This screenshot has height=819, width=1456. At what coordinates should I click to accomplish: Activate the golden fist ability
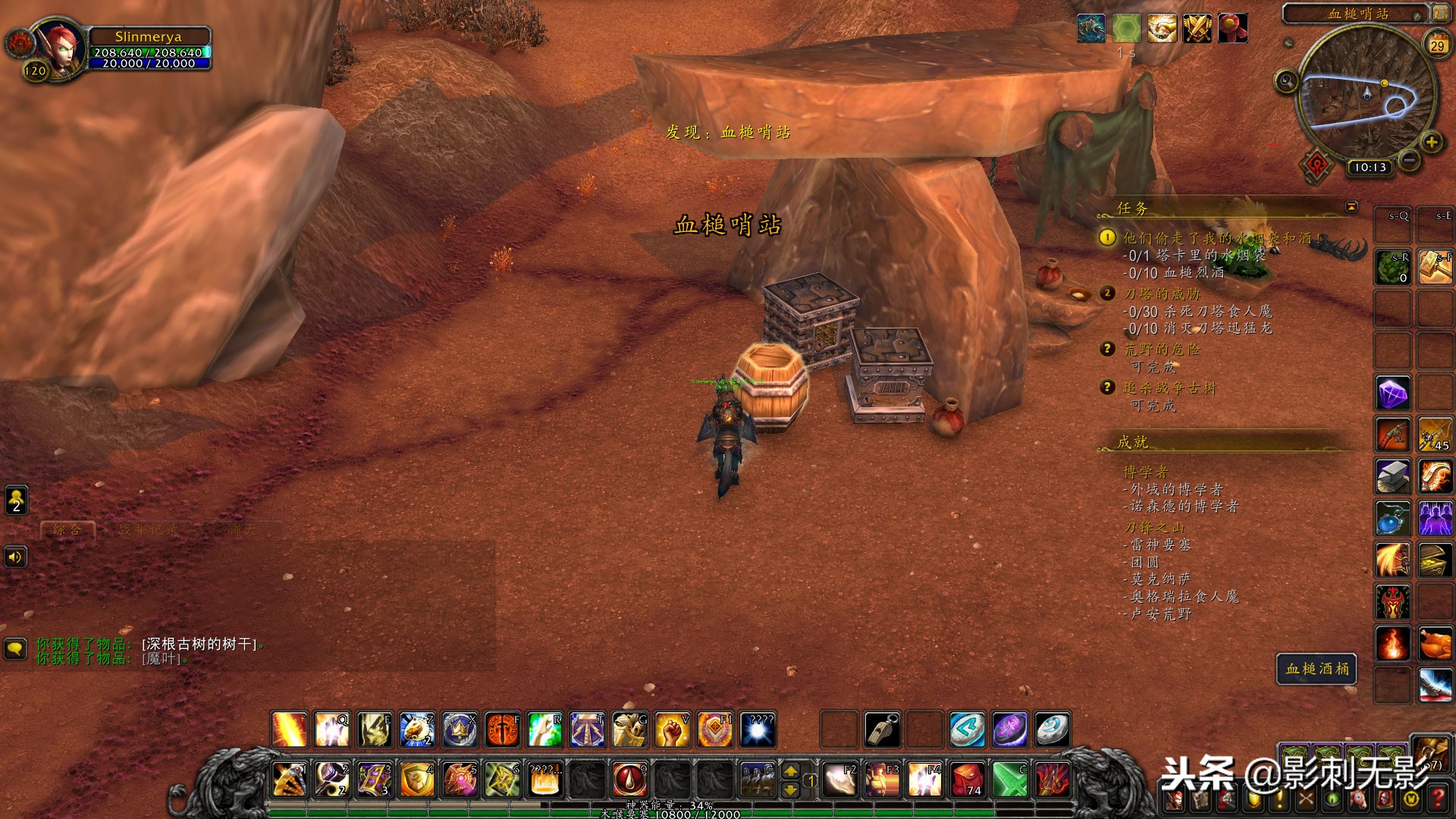pyautogui.click(x=671, y=730)
